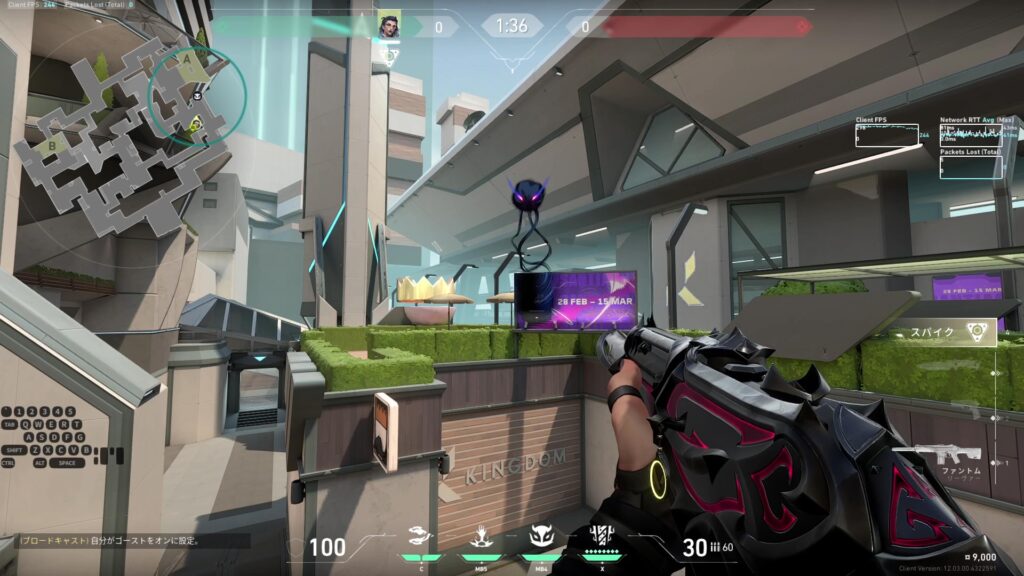Trigger the horned mask ability icon bound to MB4
The height and width of the screenshot is (576, 1024).
point(541,538)
